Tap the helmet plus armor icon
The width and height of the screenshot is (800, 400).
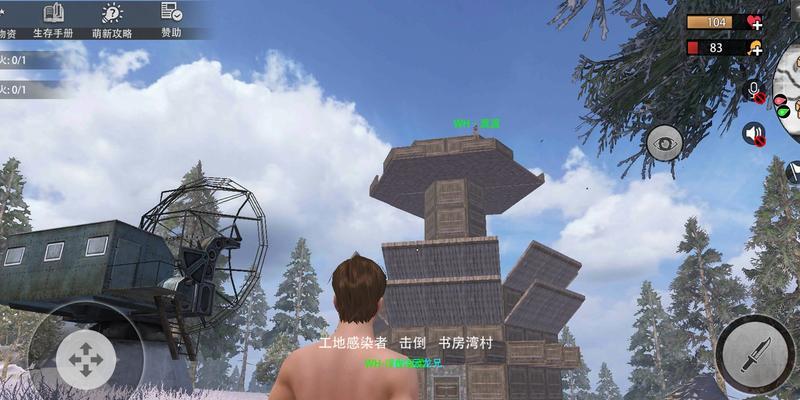point(753,47)
